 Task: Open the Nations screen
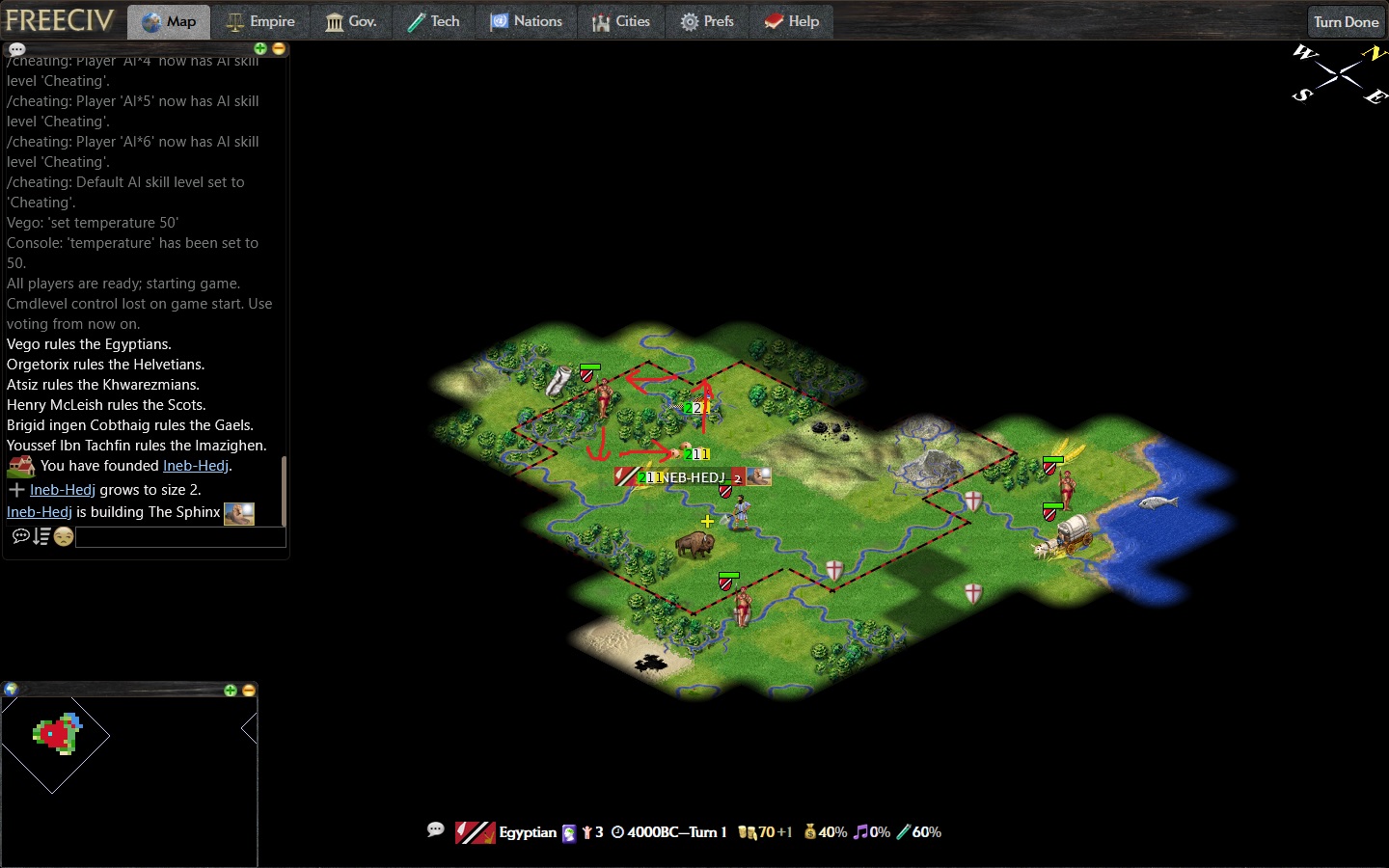tap(527, 20)
